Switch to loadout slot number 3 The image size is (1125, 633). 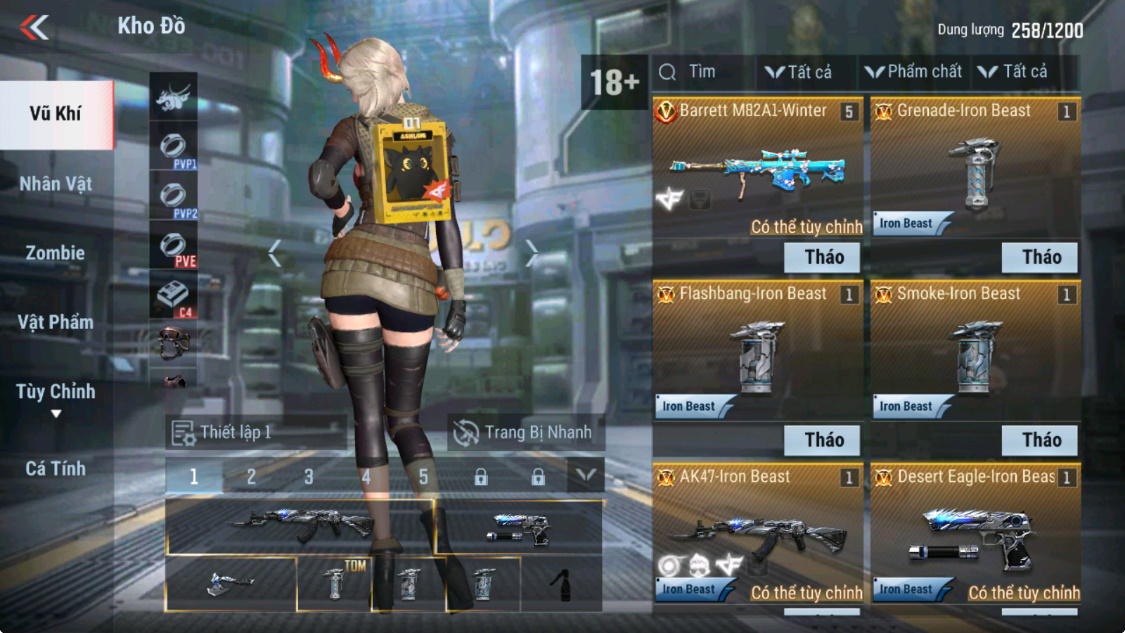(309, 478)
